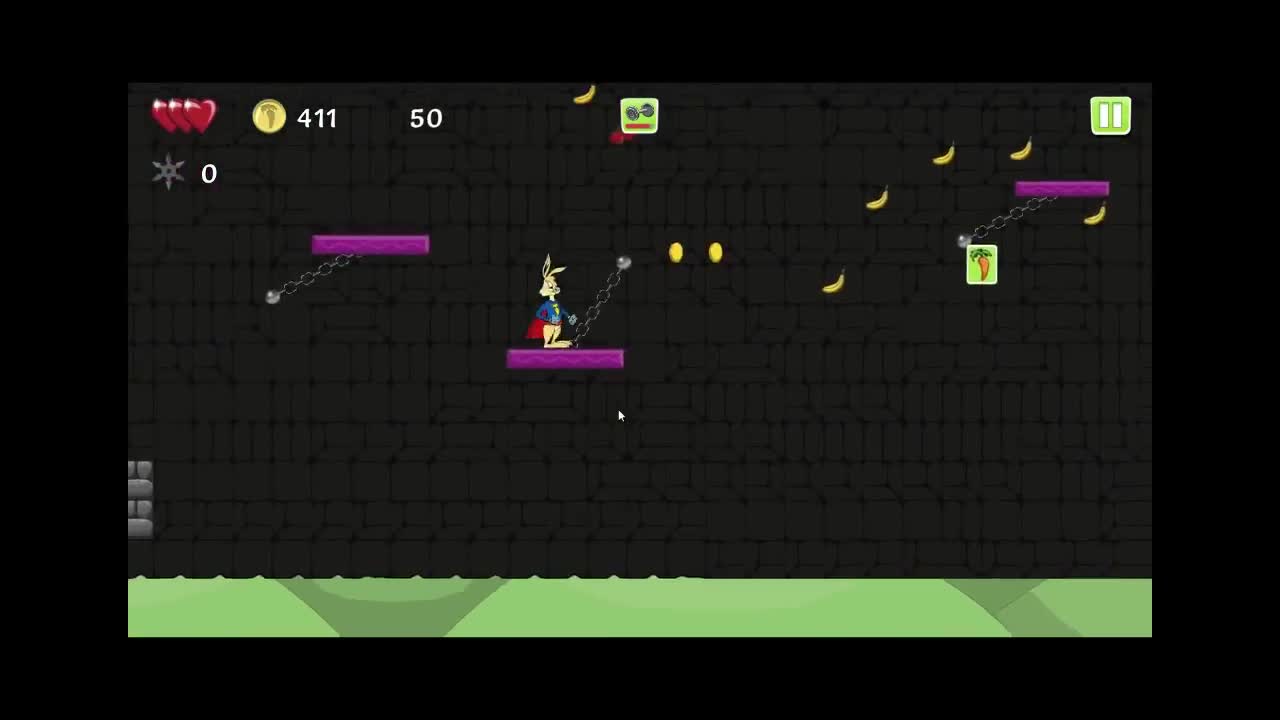Select the upper-left purple platform
Screen dimensions: 1280x720
(369, 244)
